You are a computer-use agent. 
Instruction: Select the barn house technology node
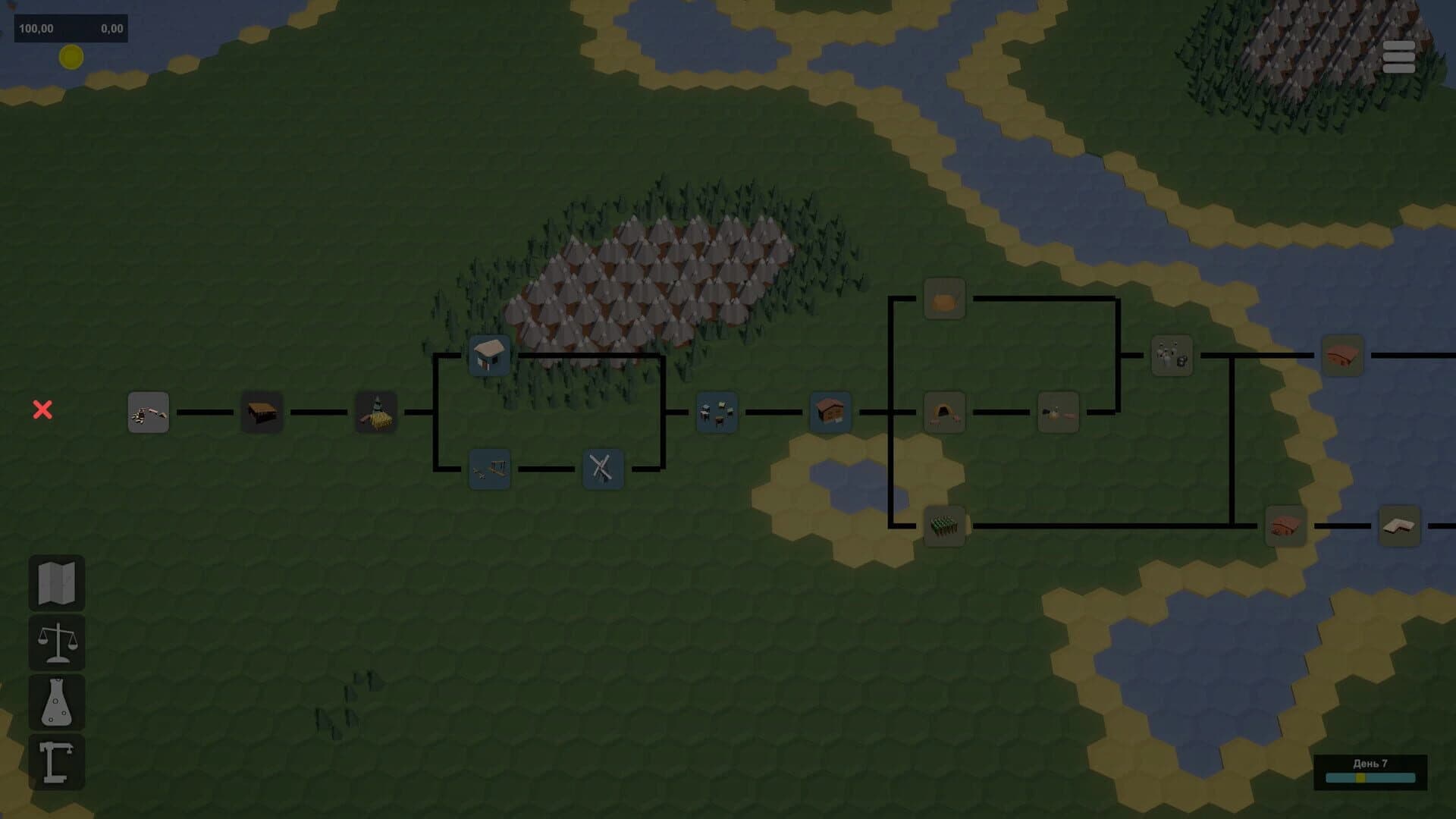(830, 412)
